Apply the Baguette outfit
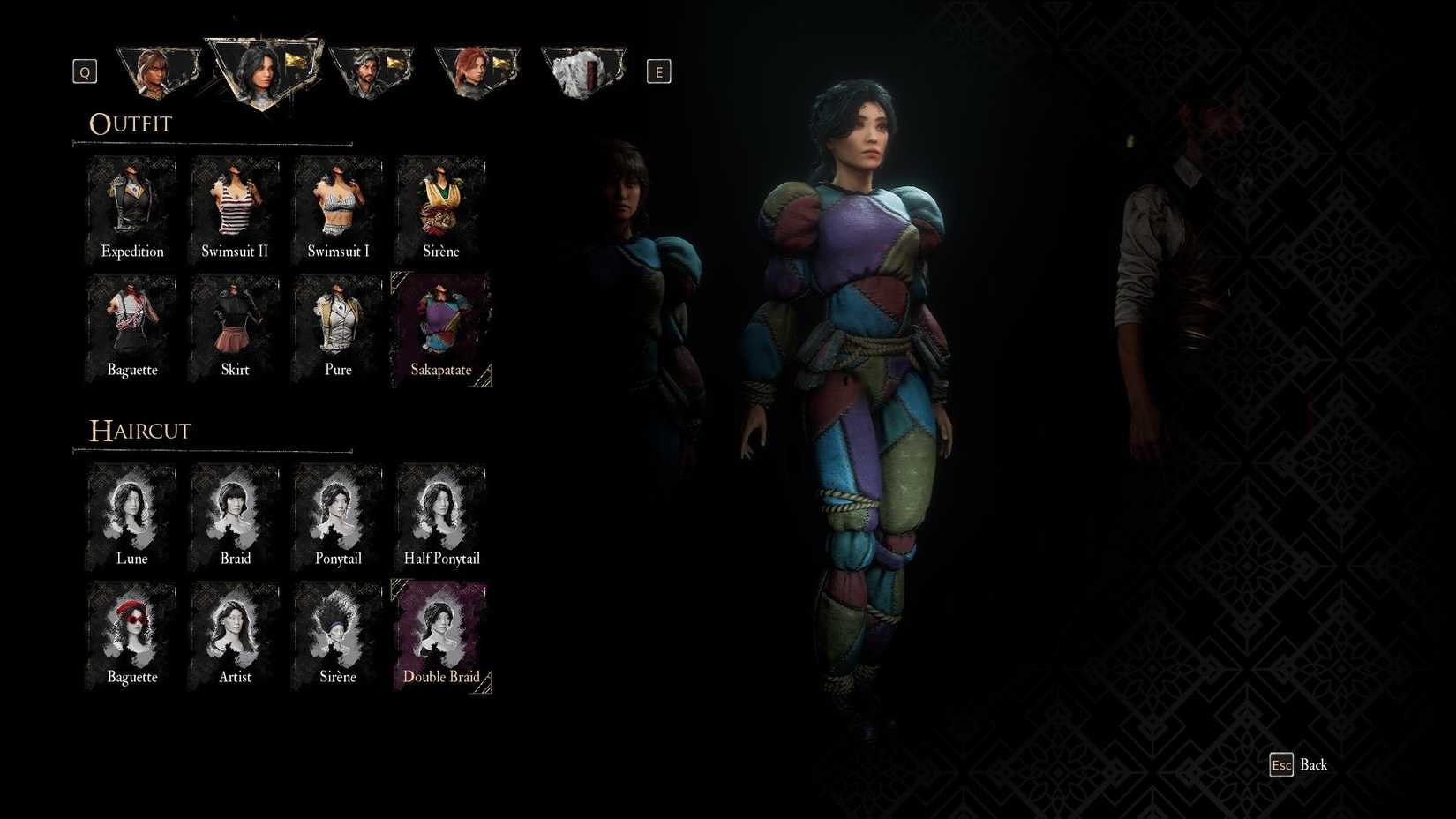 pos(131,327)
